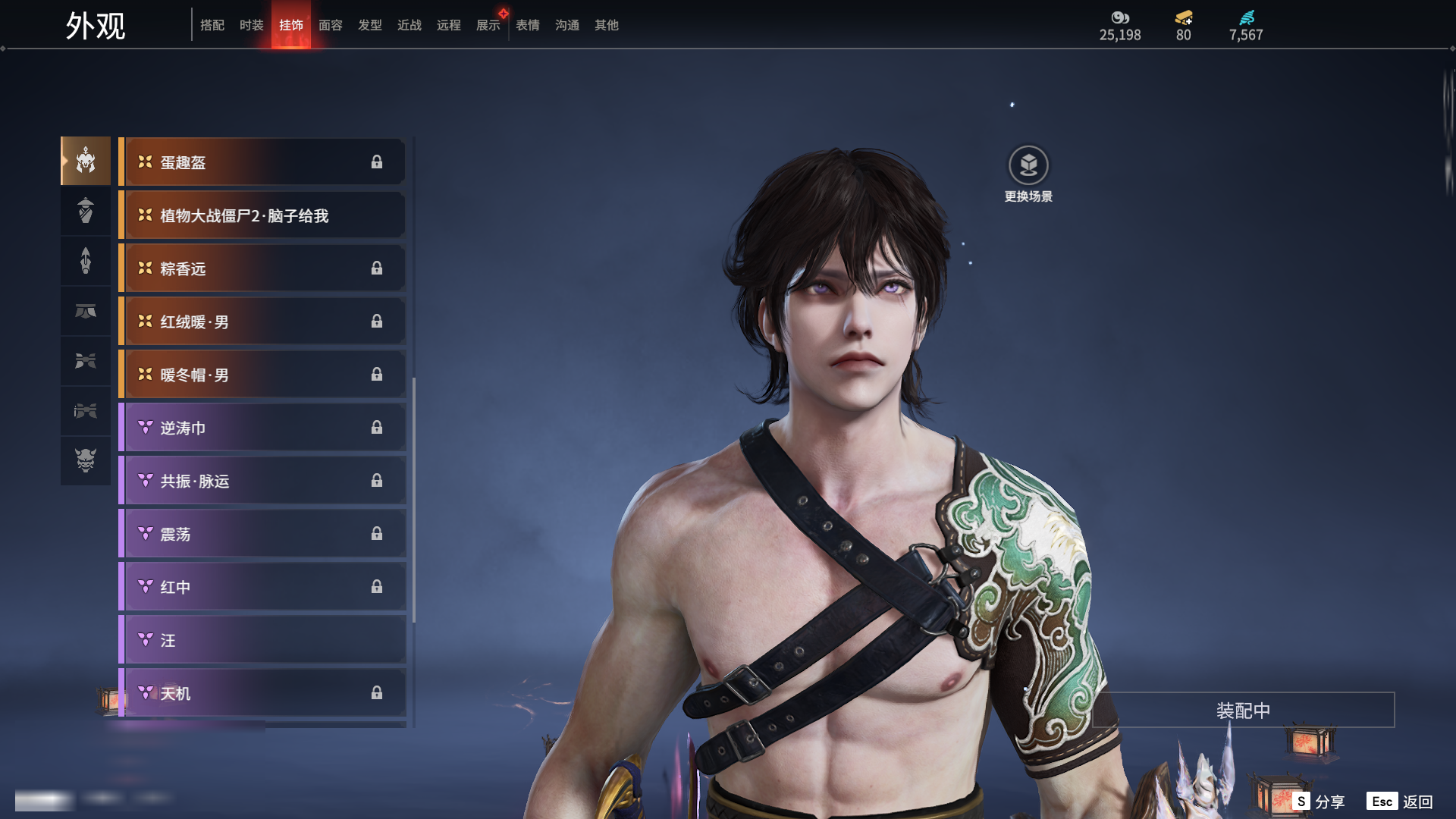Open the 表情 emote tab
The width and height of the screenshot is (1456, 819).
click(528, 25)
